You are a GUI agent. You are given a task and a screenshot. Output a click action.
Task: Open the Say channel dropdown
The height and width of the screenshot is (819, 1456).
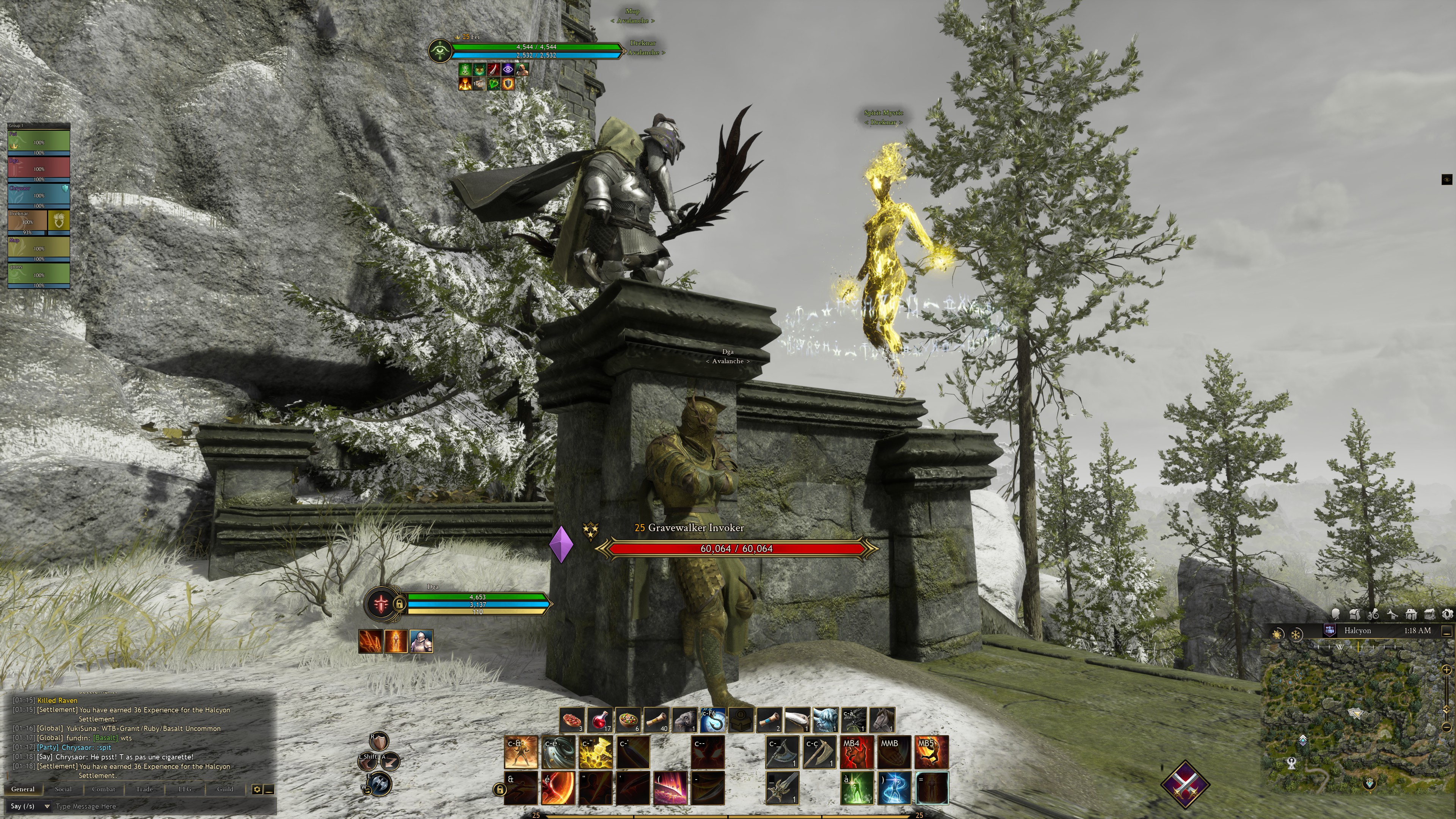[x=30, y=806]
